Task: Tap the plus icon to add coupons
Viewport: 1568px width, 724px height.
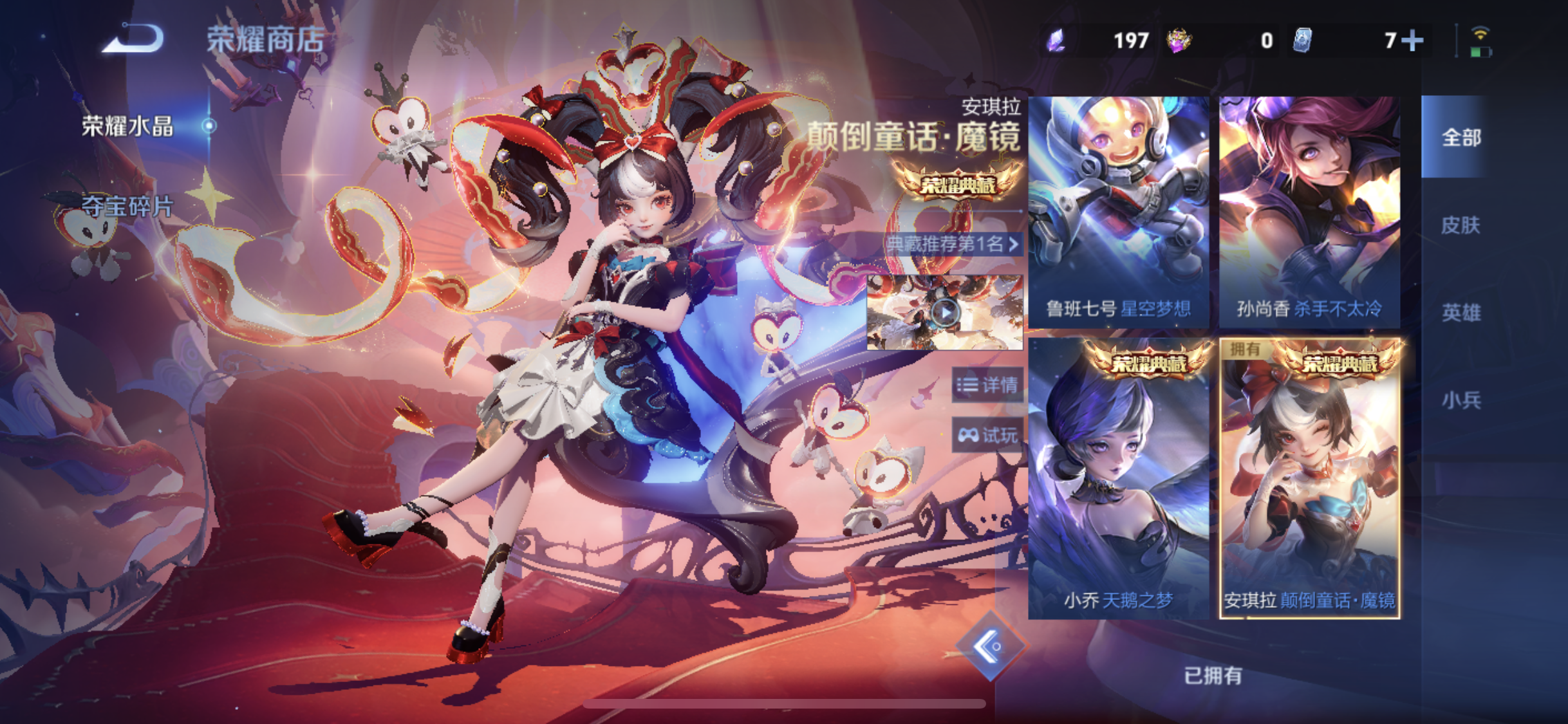Action: point(1413,40)
